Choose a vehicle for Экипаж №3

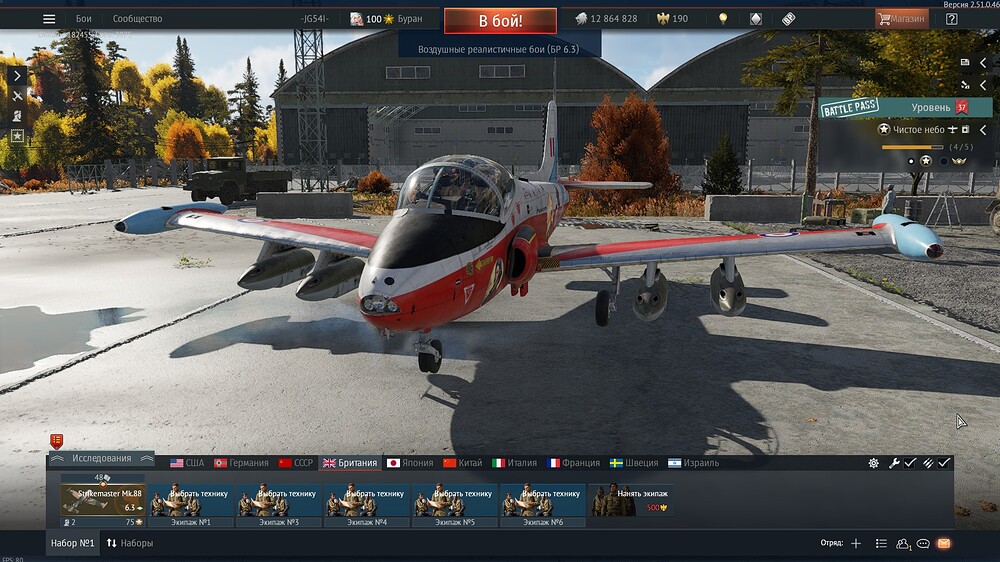(x=279, y=500)
